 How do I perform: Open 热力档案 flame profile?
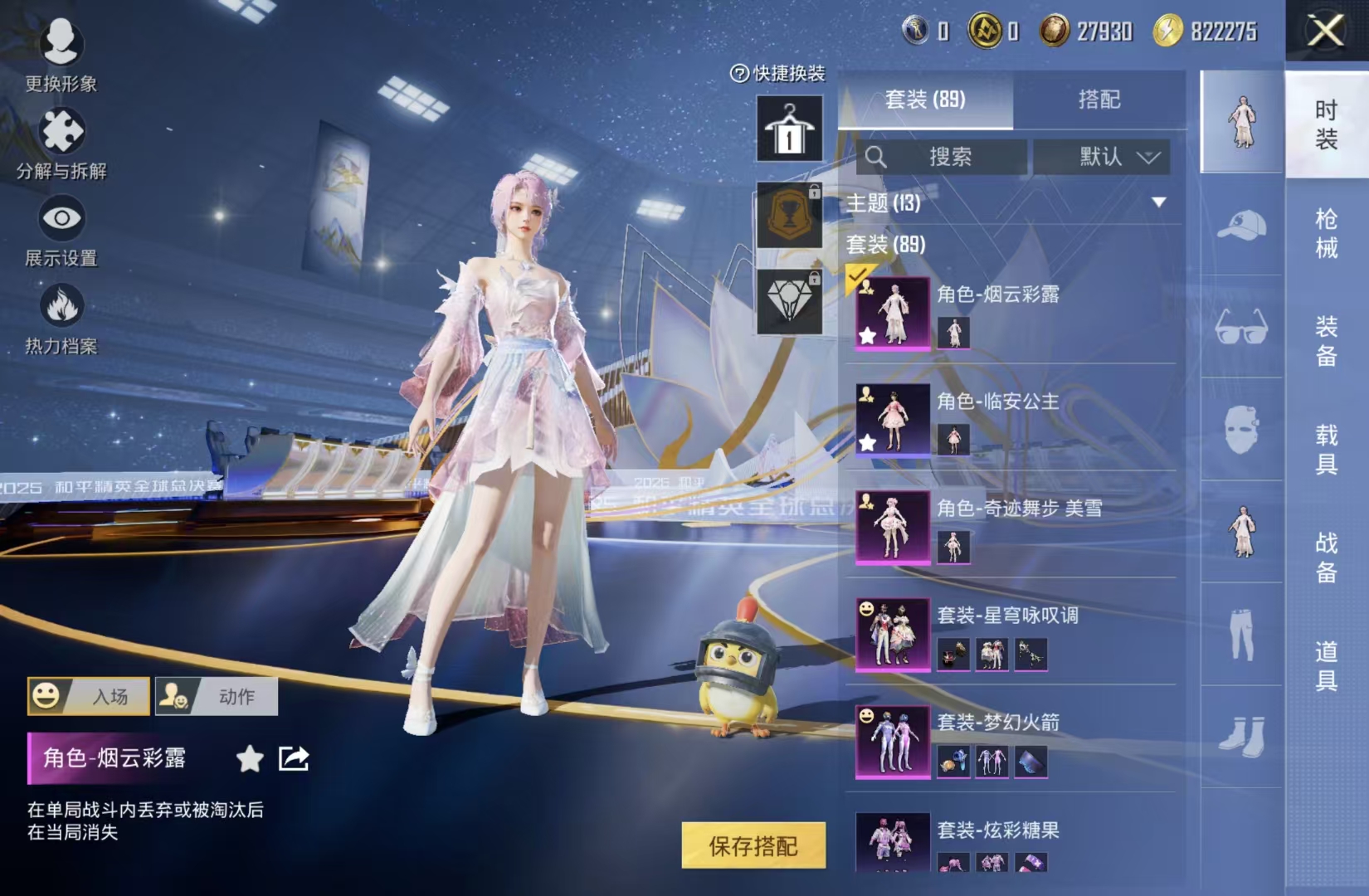[61, 318]
